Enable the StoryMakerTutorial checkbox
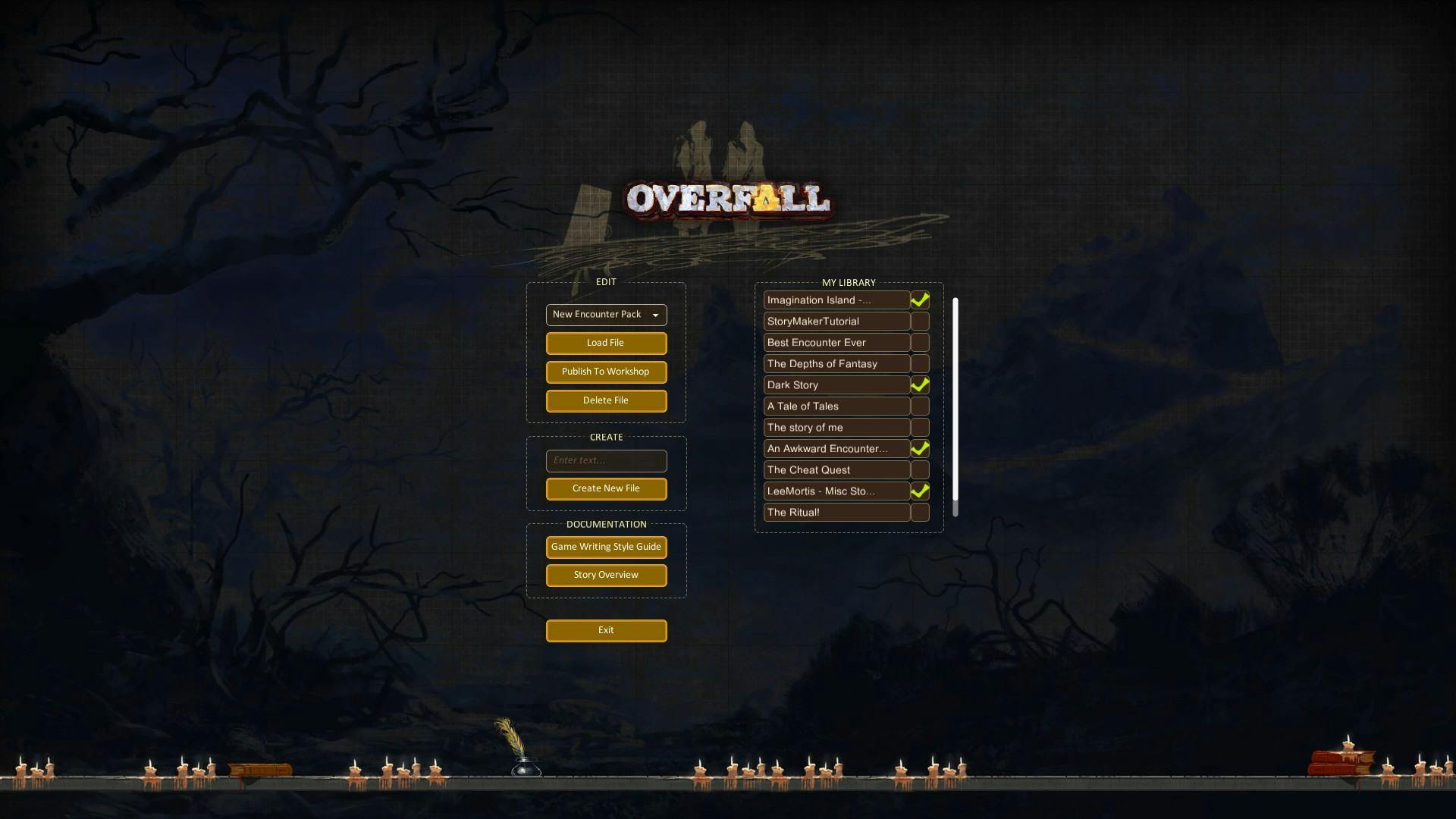 pyautogui.click(x=920, y=321)
